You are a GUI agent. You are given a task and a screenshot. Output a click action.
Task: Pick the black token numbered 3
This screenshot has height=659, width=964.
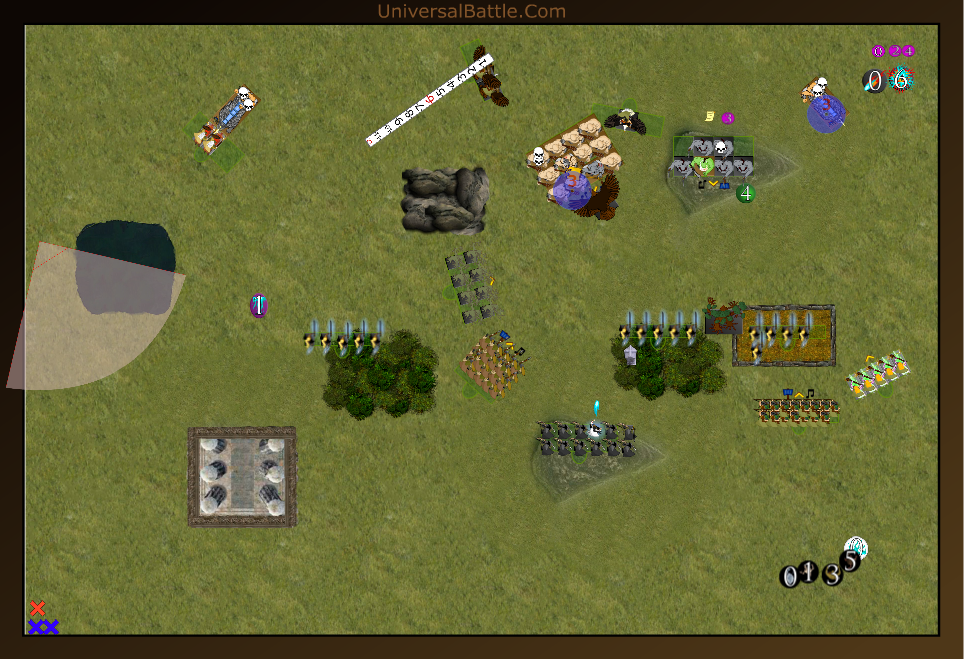(x=832, y=574)
